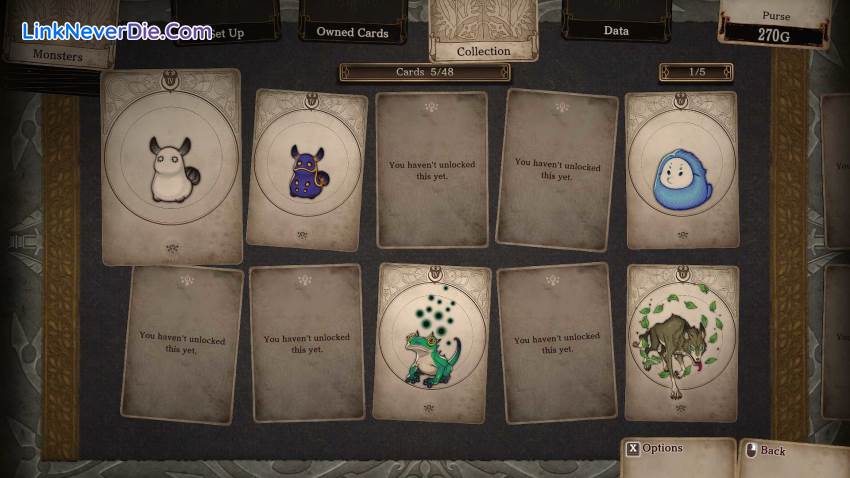
Task: Switch to the Owned Cards tab
Action: (x=352, y=30)
